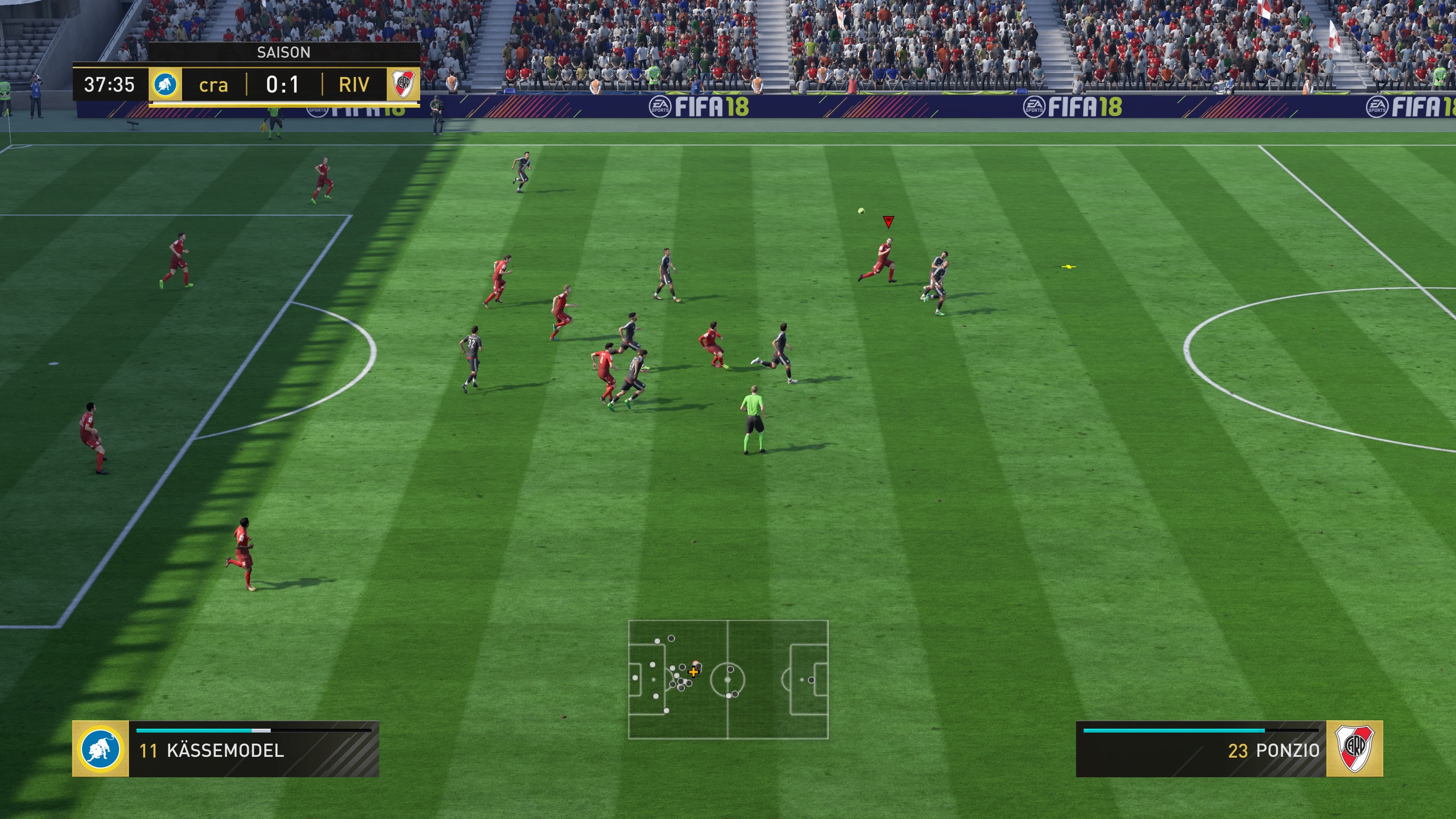Viewport: 1456px width, 819px height.
Task: Click the player name KÄSSEMODEL
Action: (x=226, y=752)
